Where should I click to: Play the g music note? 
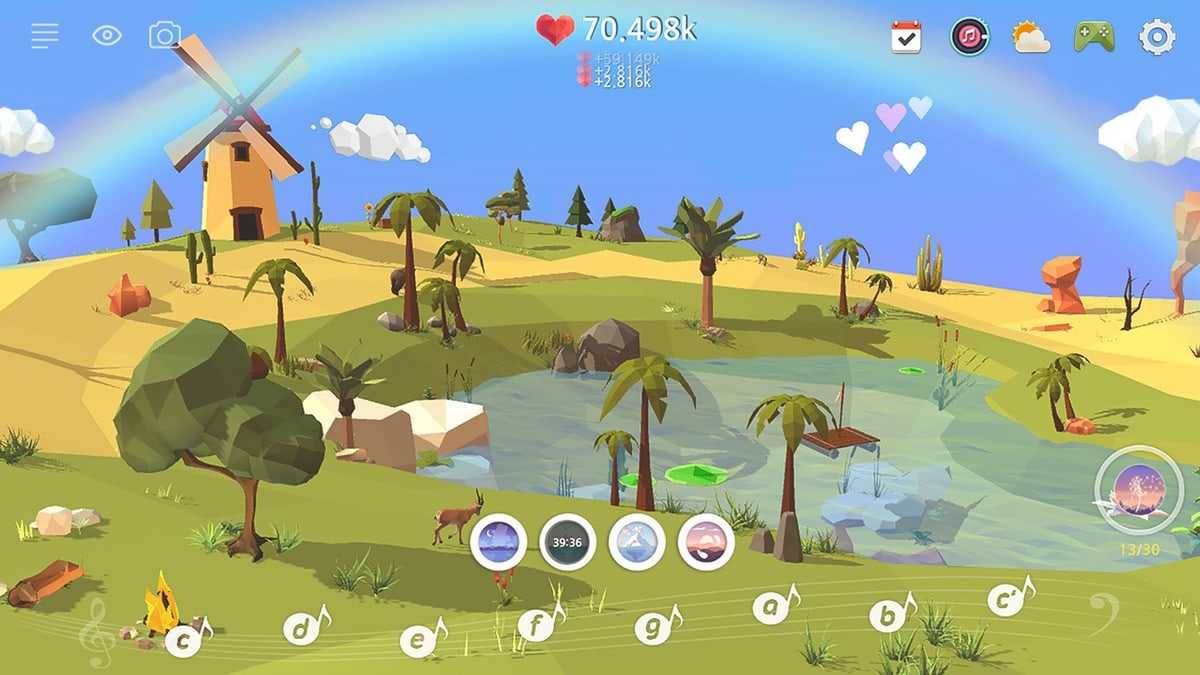click(x=653, y=628)
